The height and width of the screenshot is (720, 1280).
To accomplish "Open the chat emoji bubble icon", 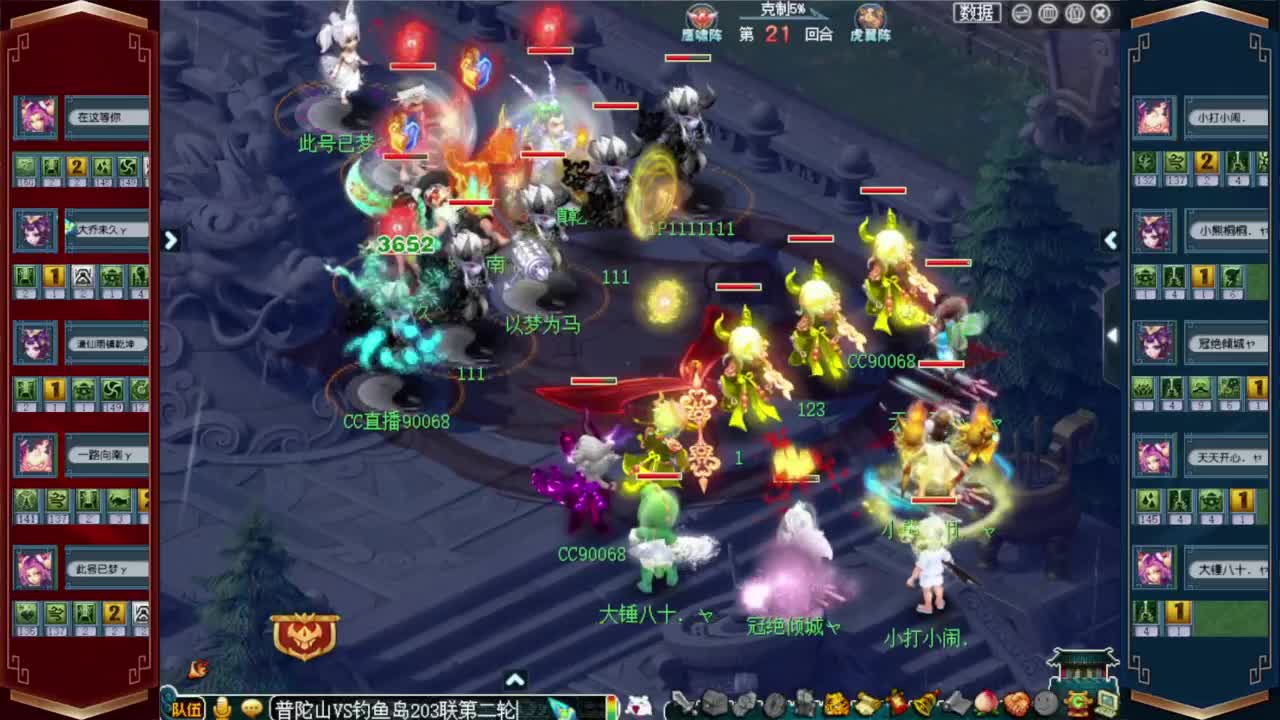I will coord(252,710).
